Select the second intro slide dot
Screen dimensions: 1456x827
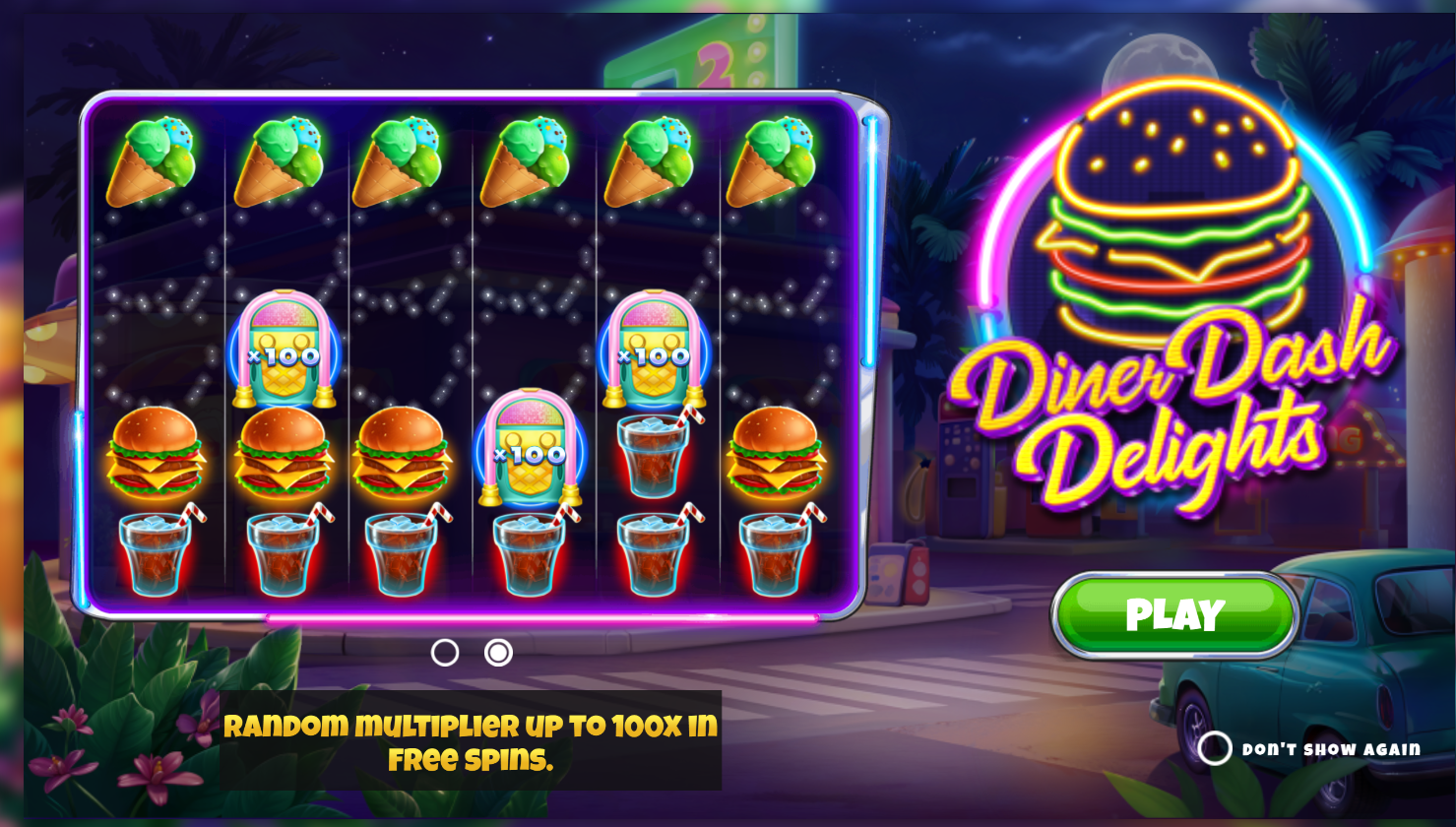[x=499, y=652]
